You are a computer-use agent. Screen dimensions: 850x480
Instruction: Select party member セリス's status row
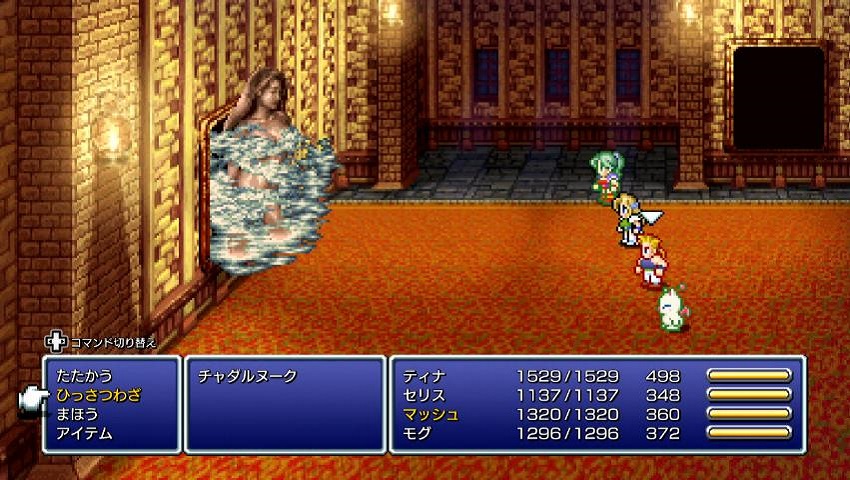(596, 395)
